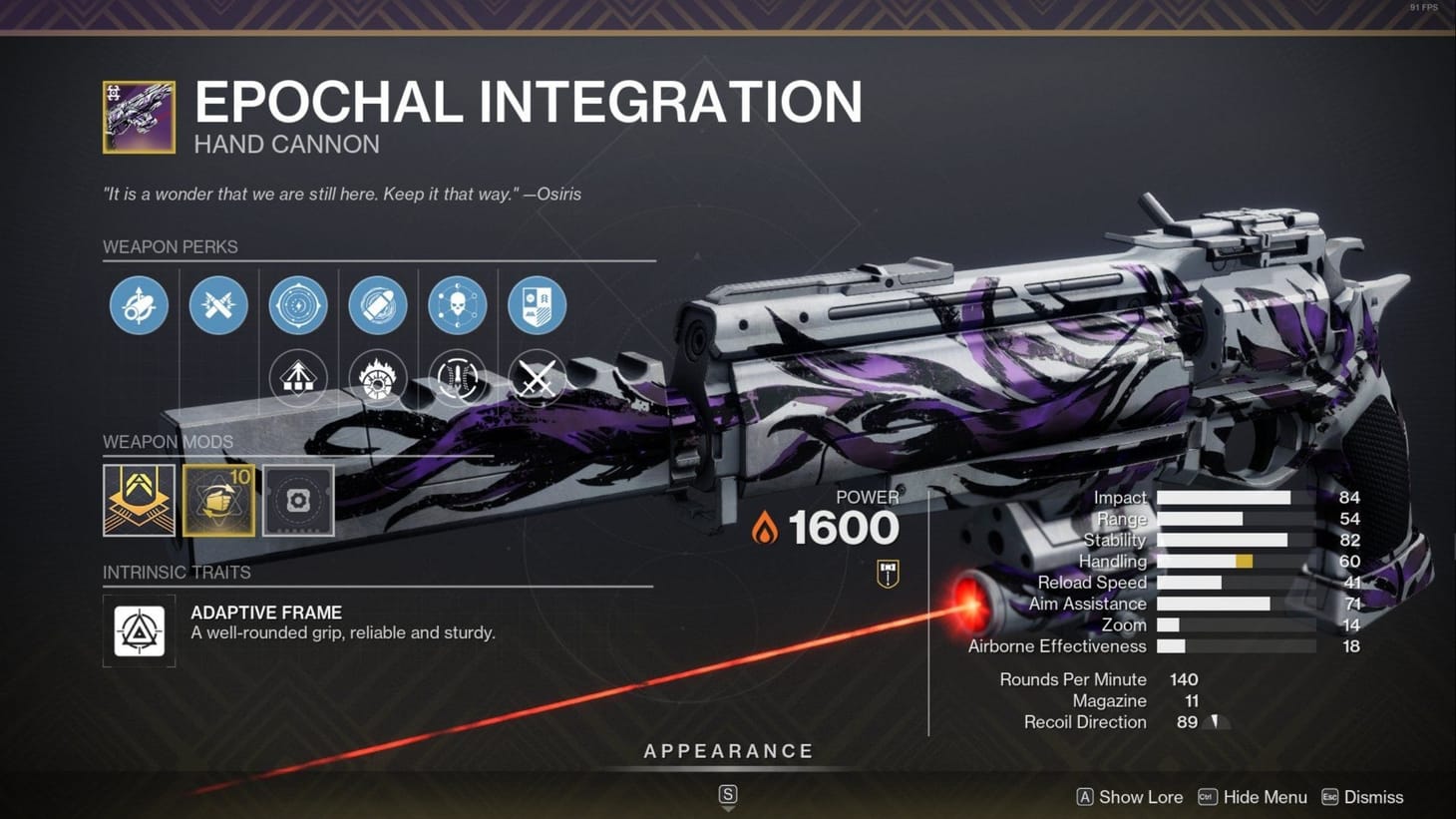Toggle the arrow-over-boxes alternate perk
Viewport: 1456px width, 819px height.
coord(298,379)
